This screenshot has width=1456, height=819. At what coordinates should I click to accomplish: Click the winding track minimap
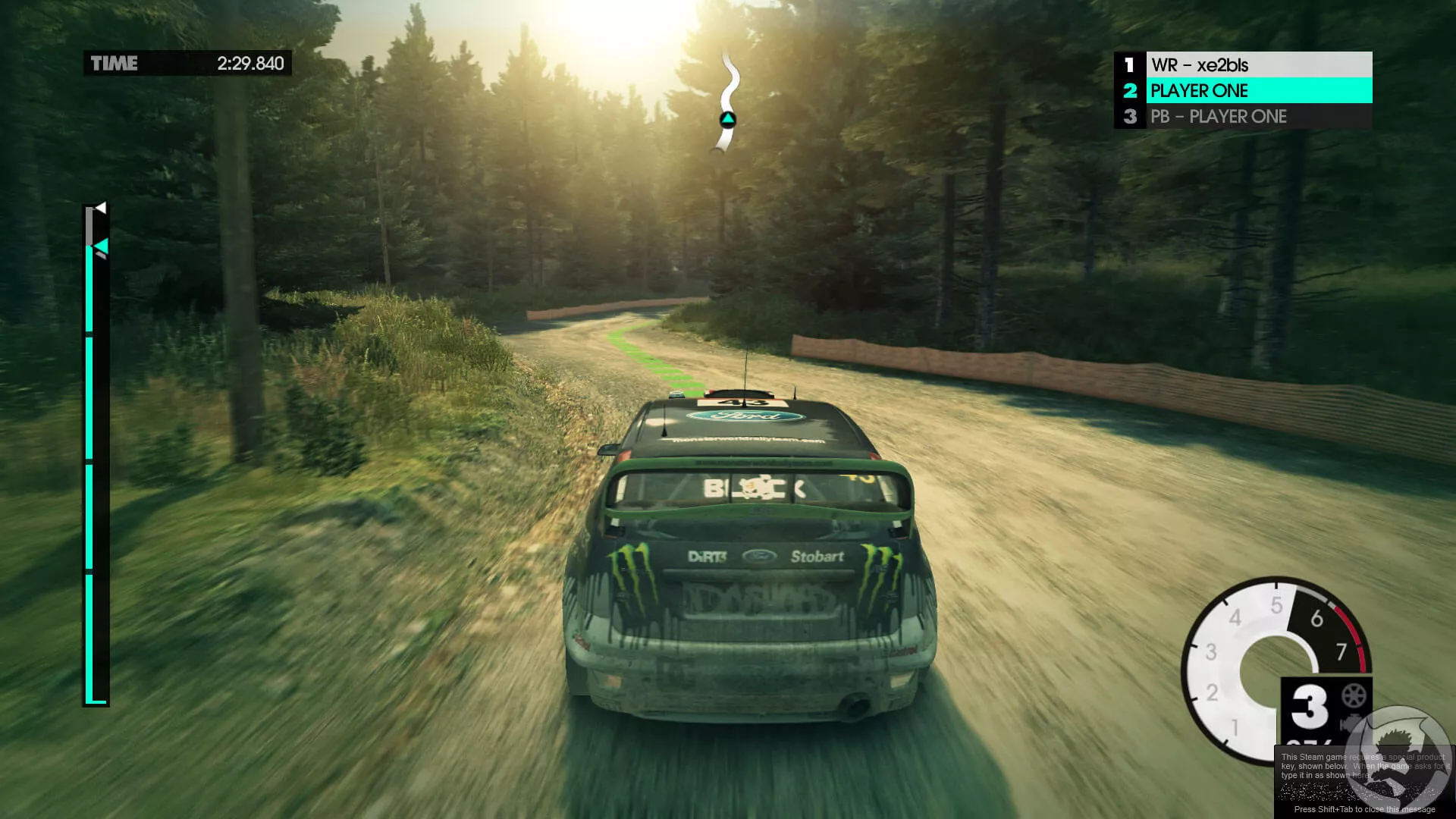click(x=729, y=102)
